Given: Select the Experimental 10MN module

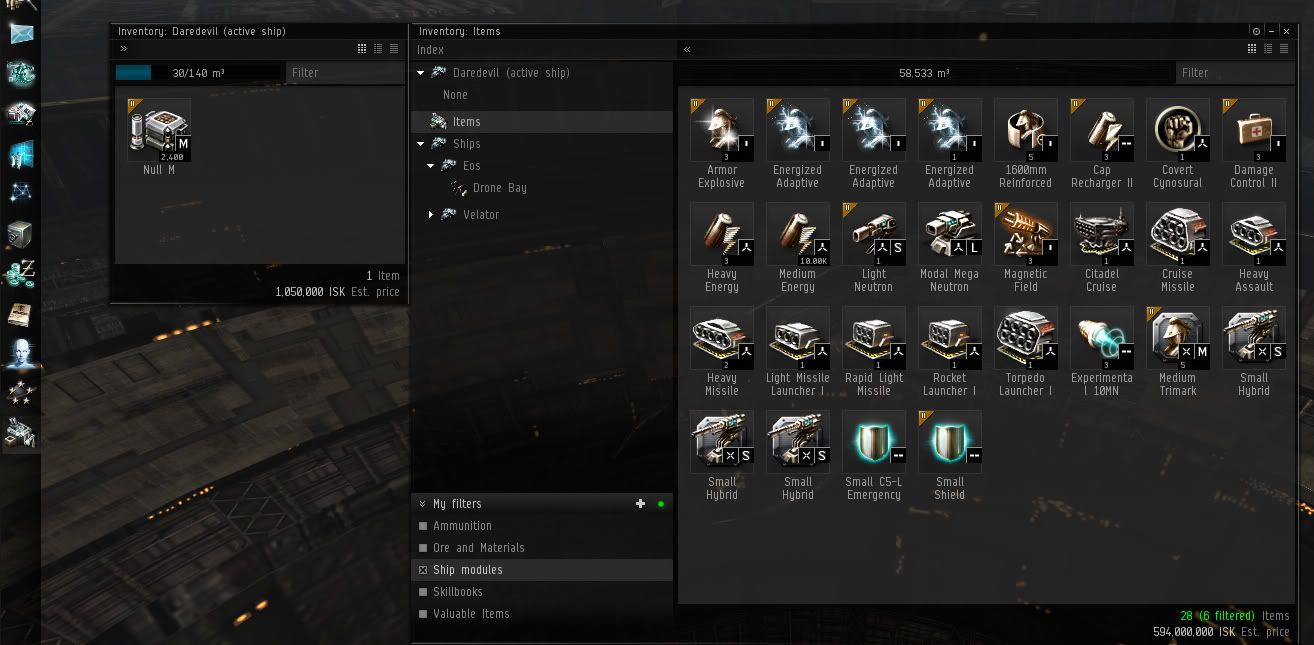Looking at the screenshot, I should 1101,339.
